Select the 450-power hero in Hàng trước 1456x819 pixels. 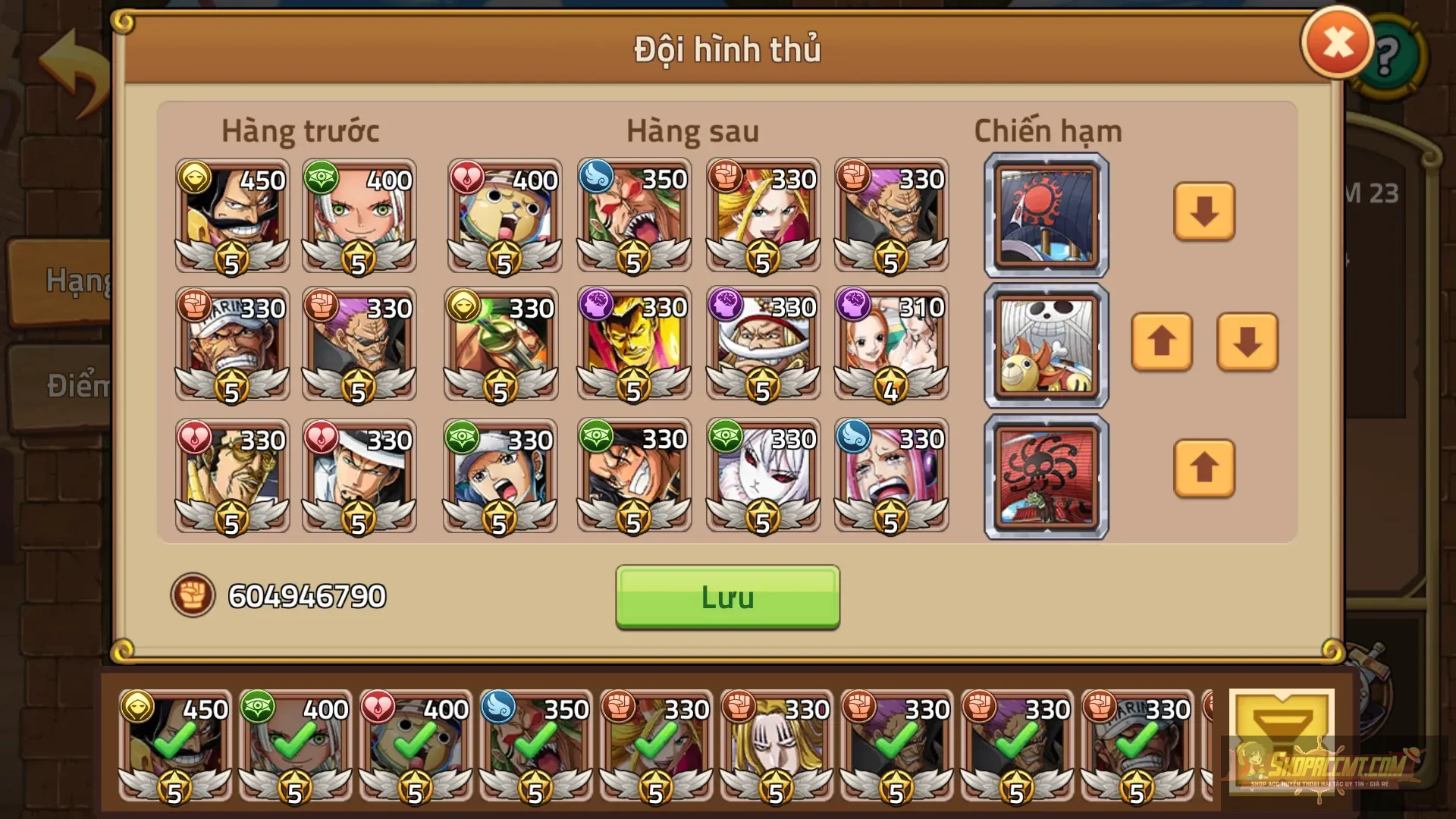click(231, 216)
